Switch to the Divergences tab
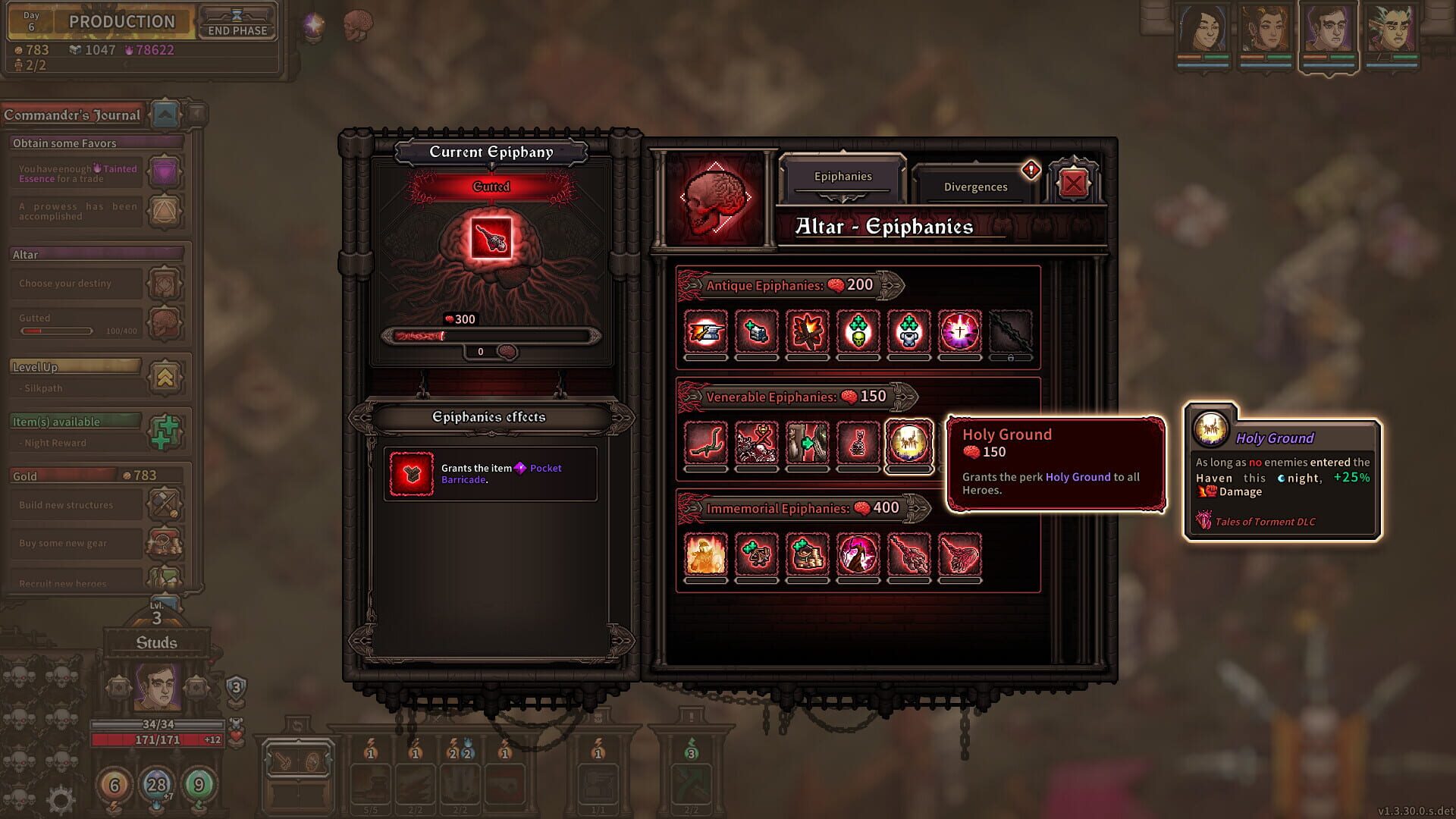The height and width of the screenshot is (819, 1456). [974, 187]
